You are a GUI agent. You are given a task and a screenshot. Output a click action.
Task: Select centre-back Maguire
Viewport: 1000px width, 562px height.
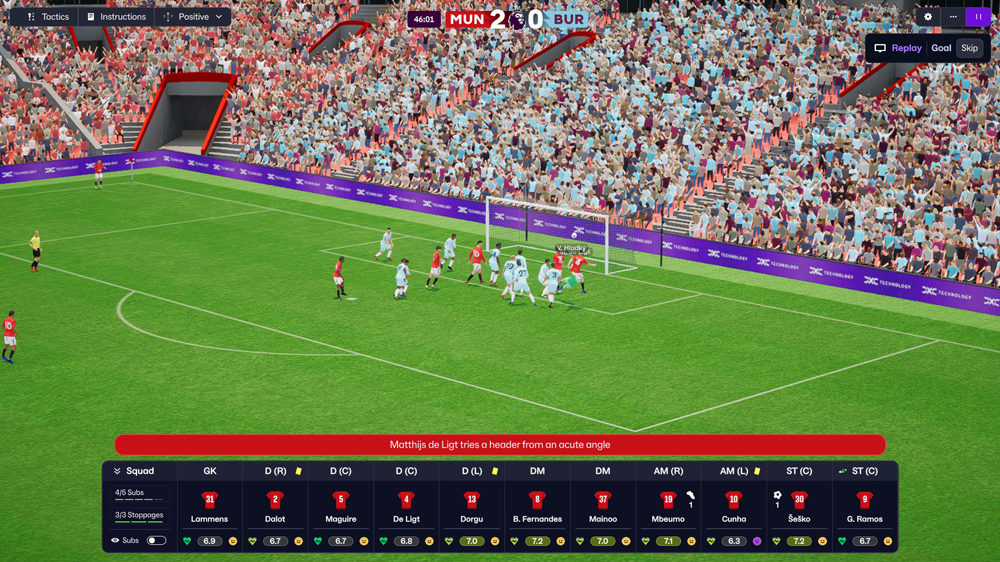pyautogui.click(x=341, y=505)
